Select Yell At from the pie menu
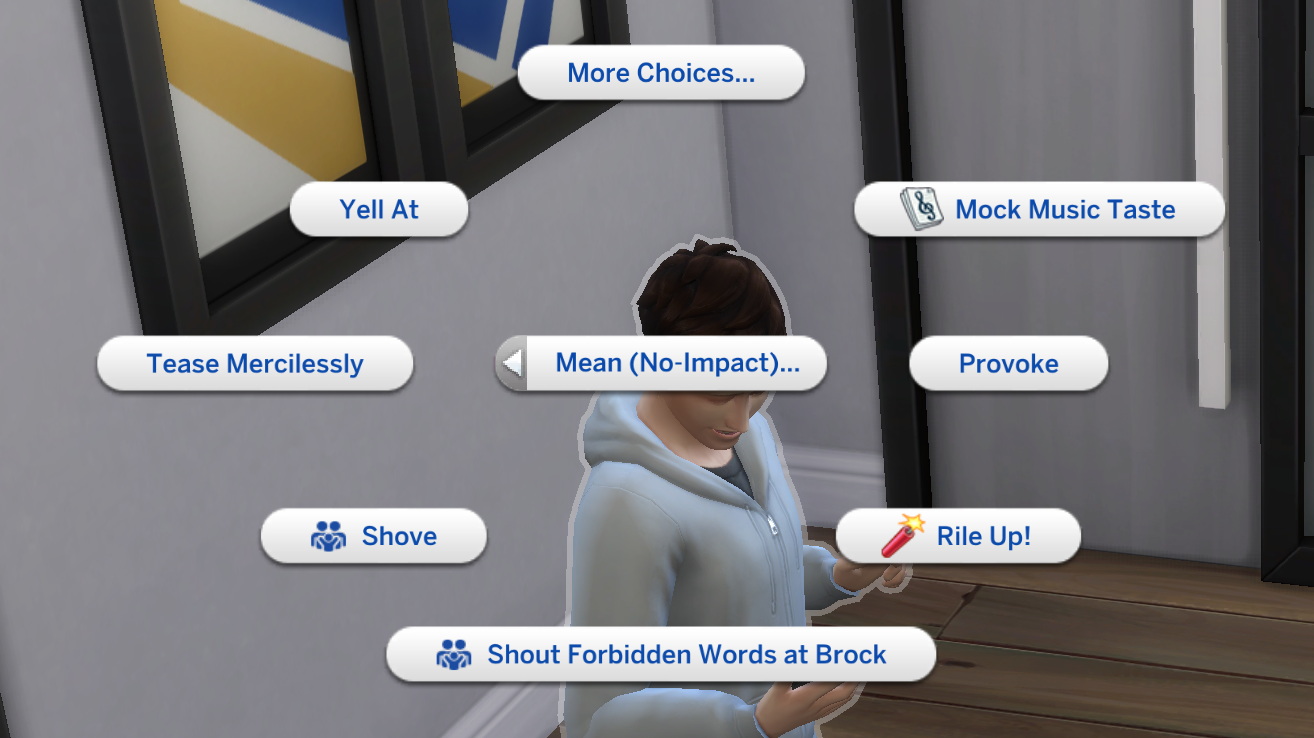 click(x=378, y=209)
